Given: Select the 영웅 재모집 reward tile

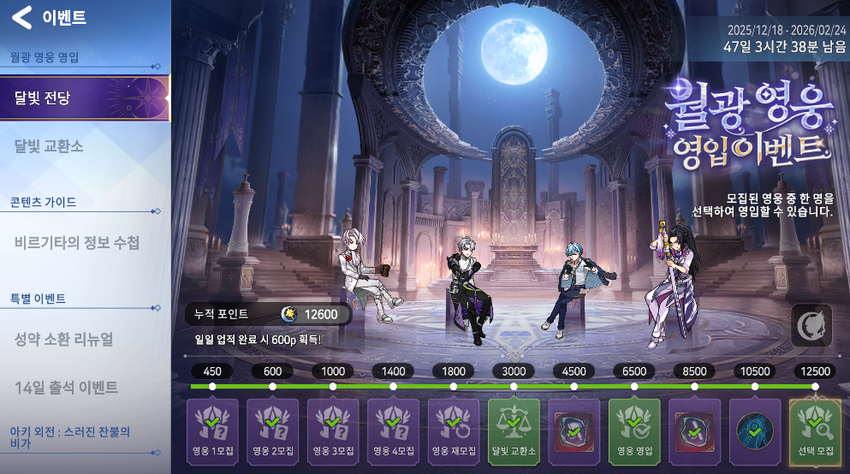Looking at the screenshot, I should (x=454, y=430).
